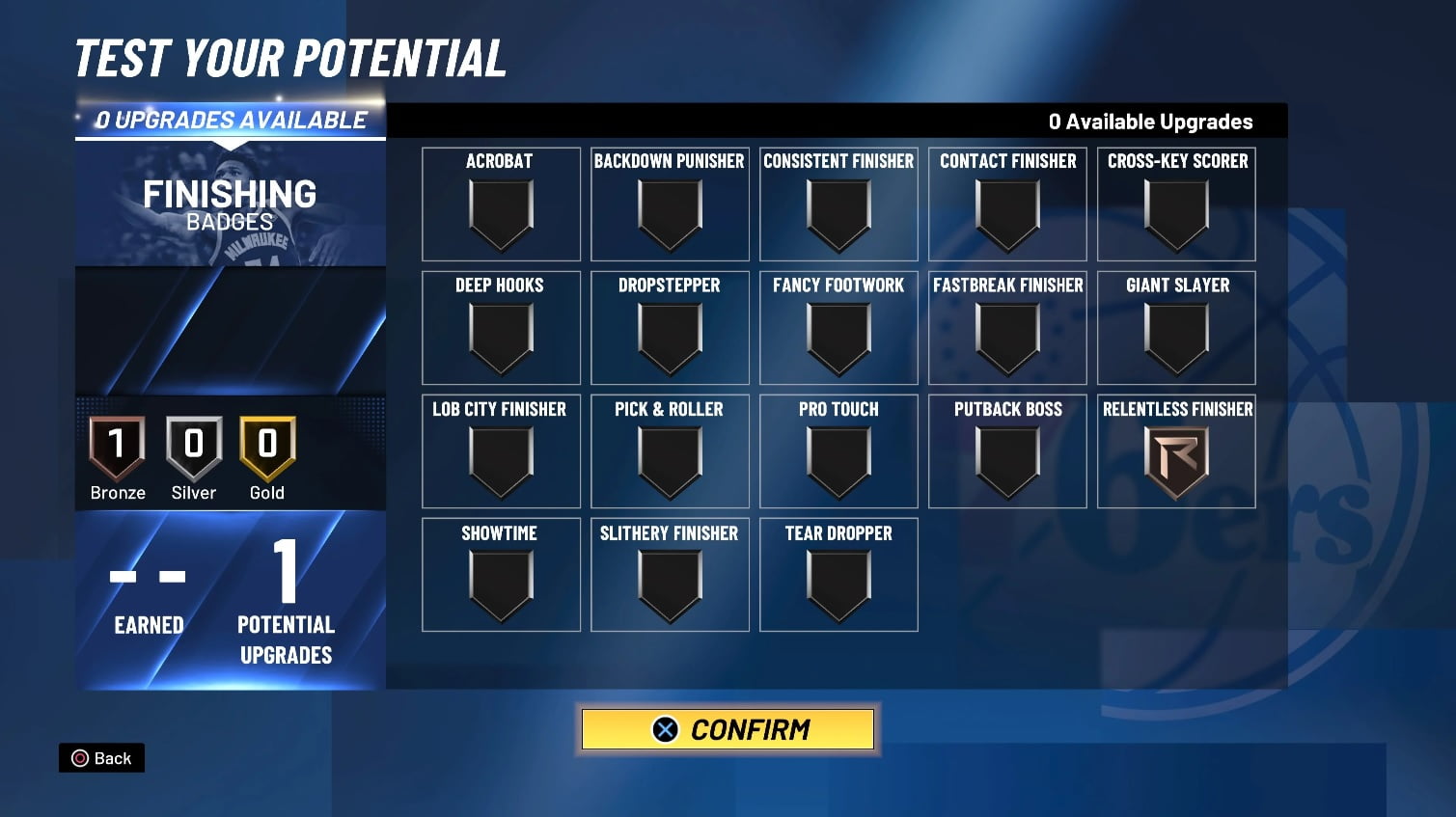Click the Bronze badge counter

pyautogui.click(x=117, y=453)
